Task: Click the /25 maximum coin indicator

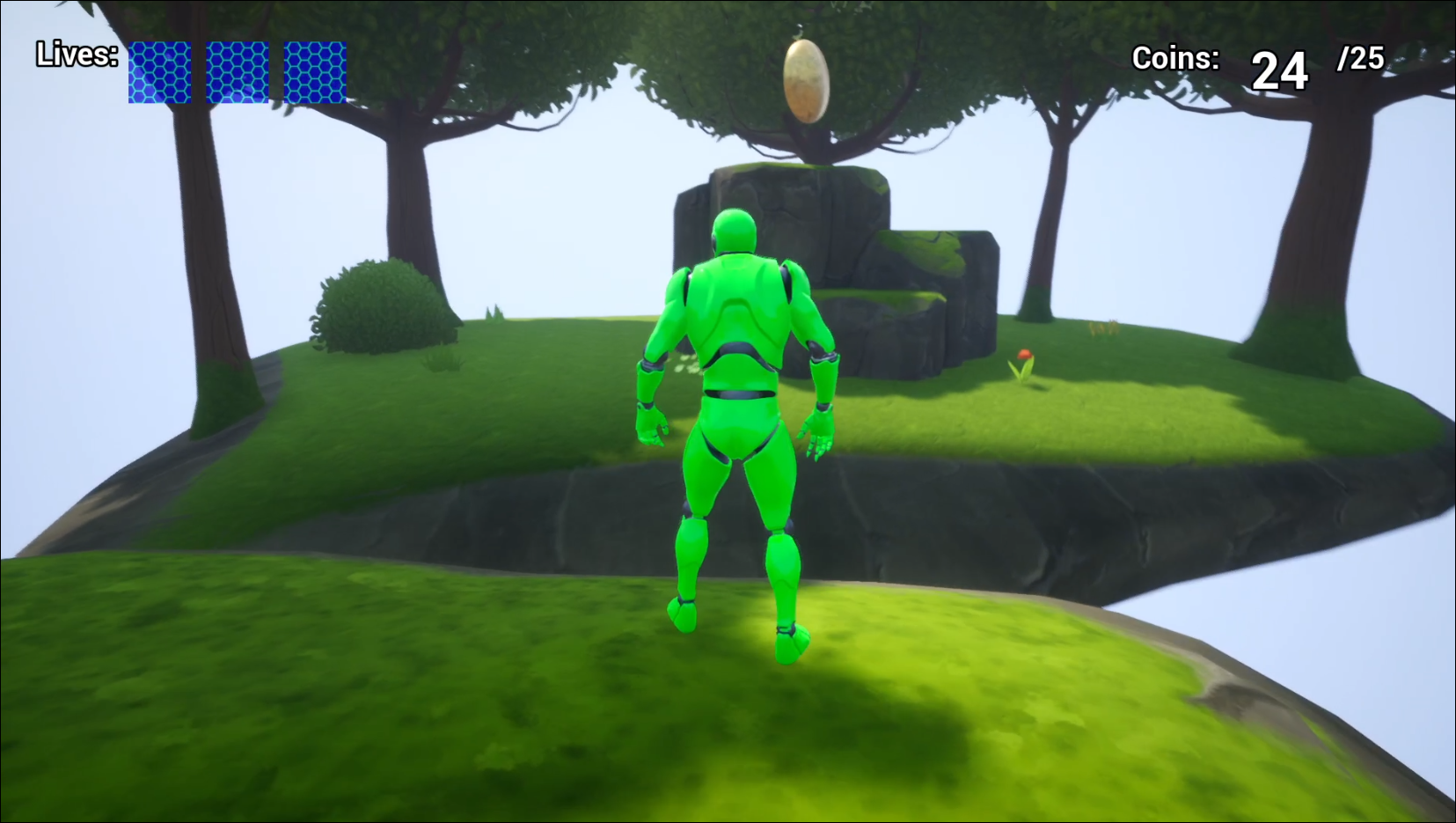Action: click(1360, 57)
